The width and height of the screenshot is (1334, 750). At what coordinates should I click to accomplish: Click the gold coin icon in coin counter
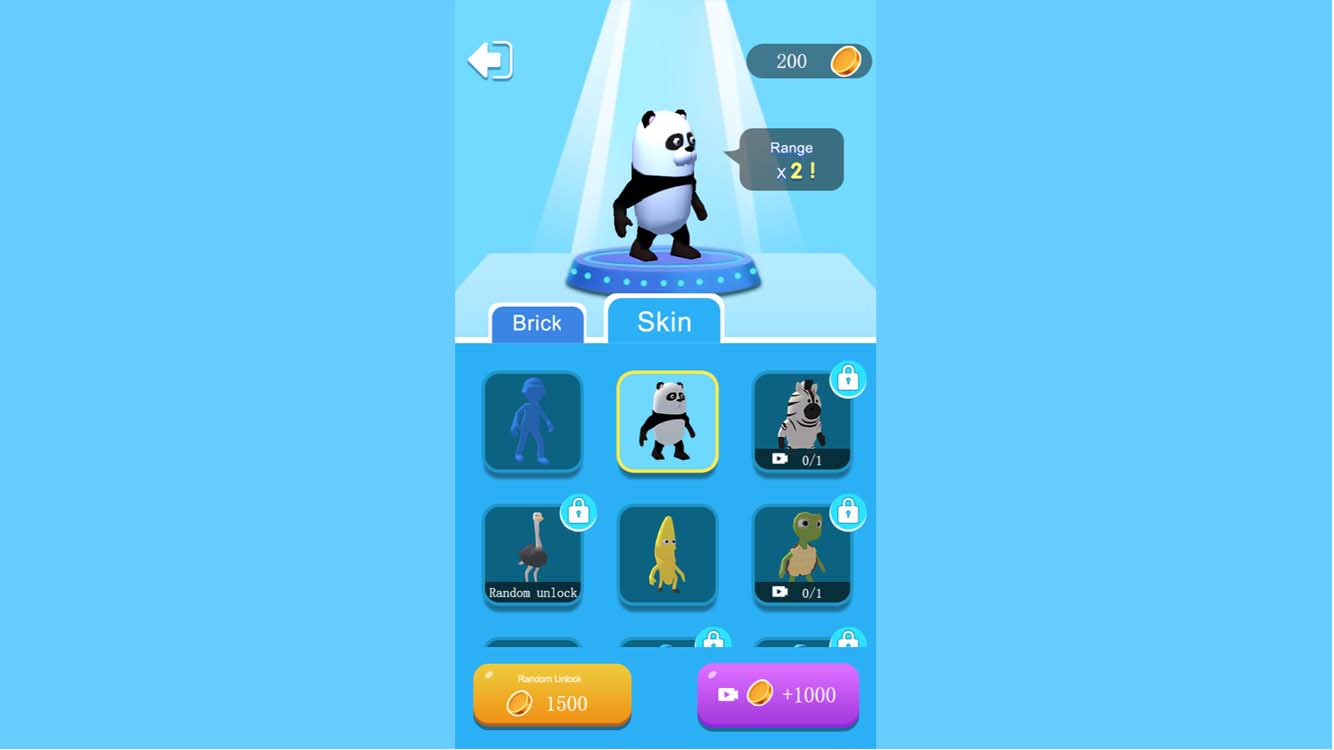[x=846, y=61]
